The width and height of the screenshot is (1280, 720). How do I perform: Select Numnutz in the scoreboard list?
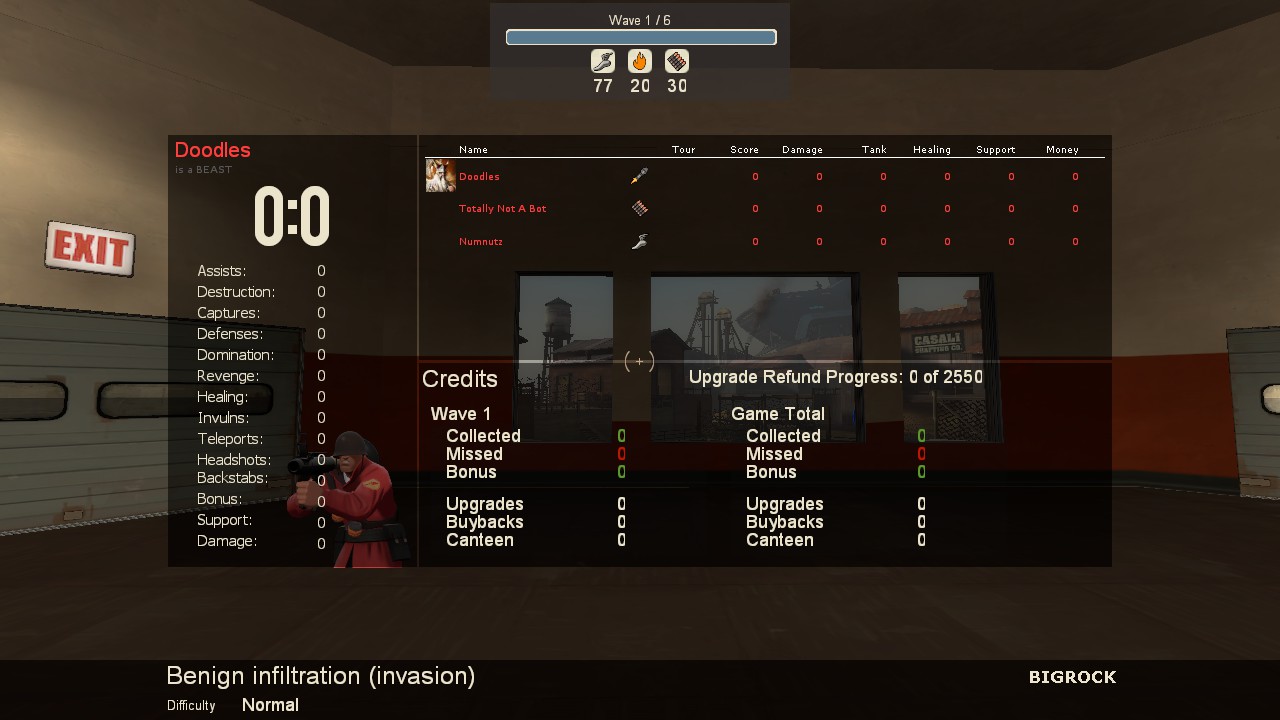481,242
